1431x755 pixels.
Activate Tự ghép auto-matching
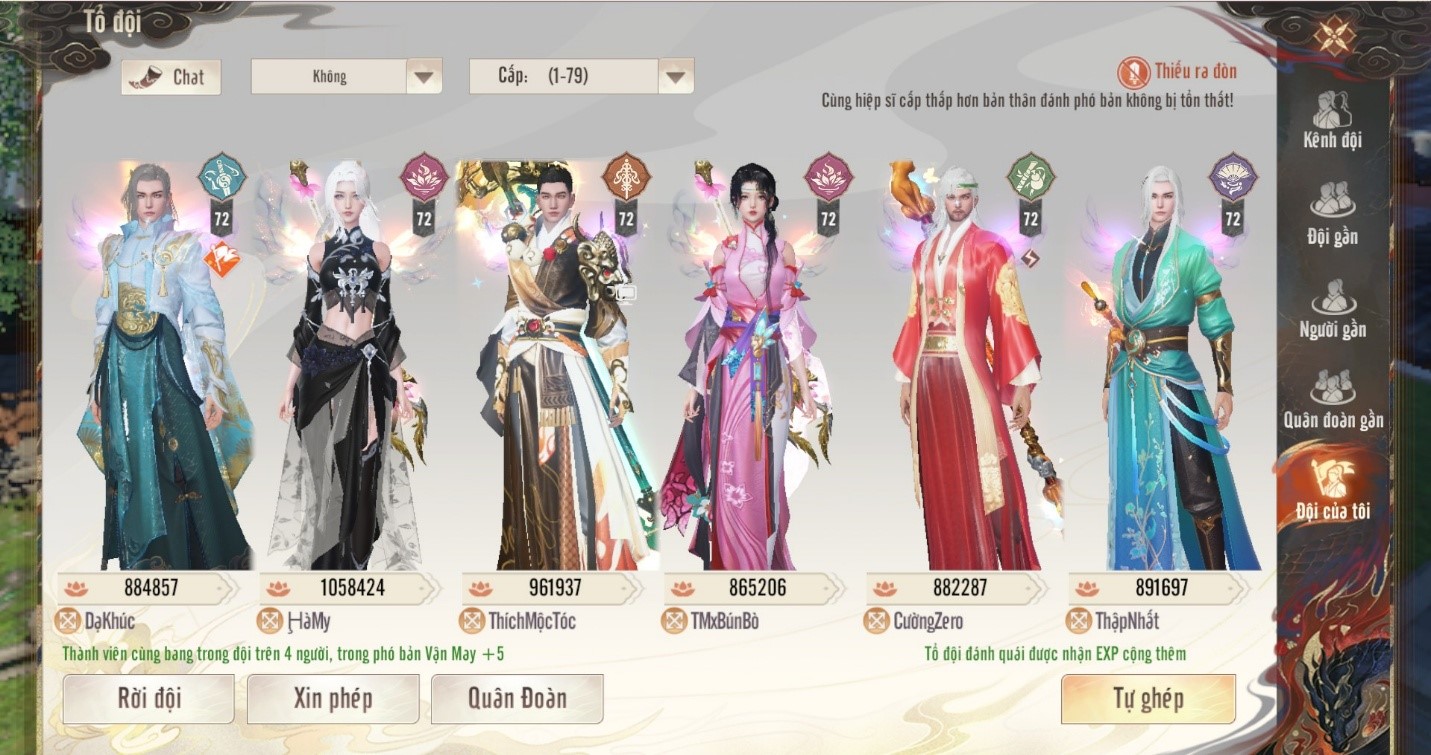pyautogui.click(x=1148, y=698)
